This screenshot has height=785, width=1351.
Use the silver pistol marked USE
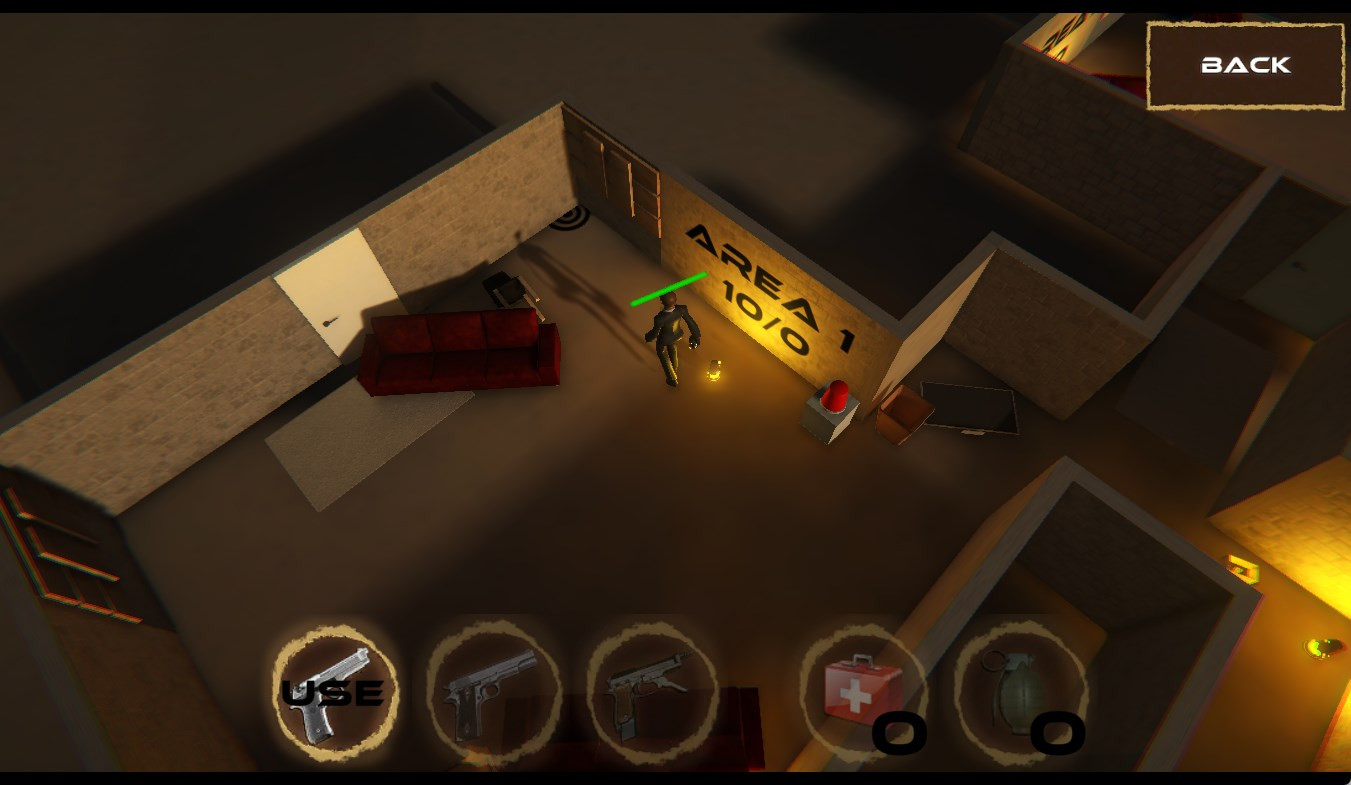[335, 692]
